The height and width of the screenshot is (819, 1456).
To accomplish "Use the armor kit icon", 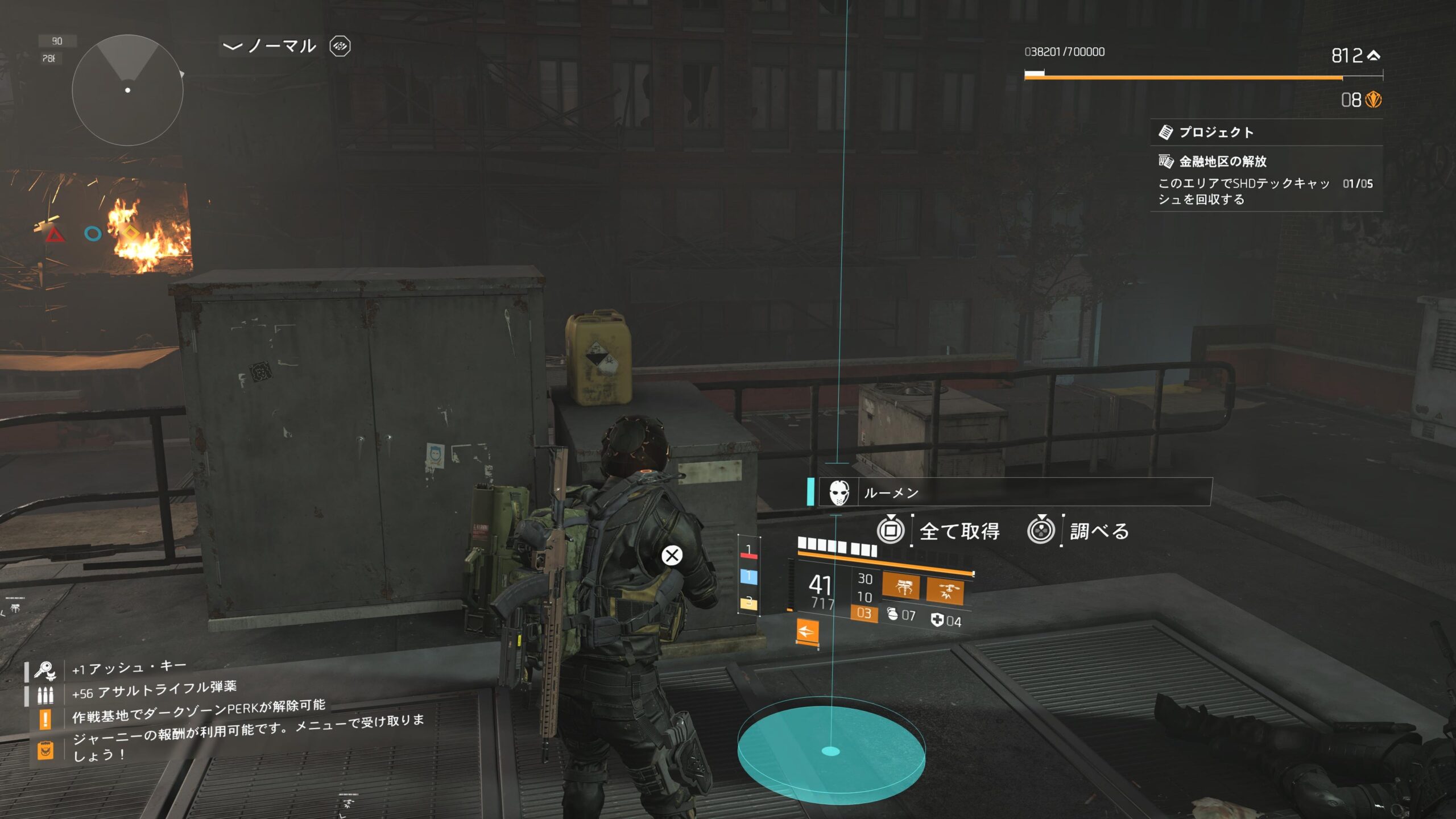I will click(937, 620).
